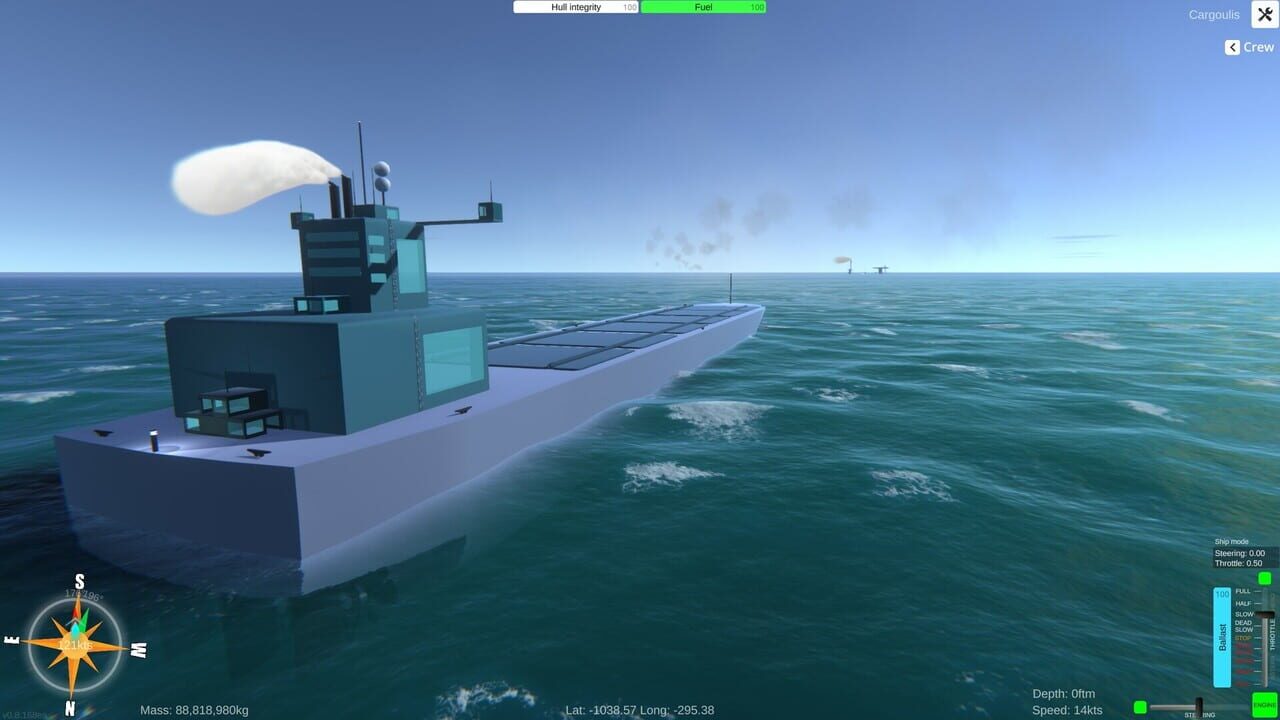The image size is (1280, 720).
Task: Click the Hull integrity bar
Action: click(x=575, y=7)
